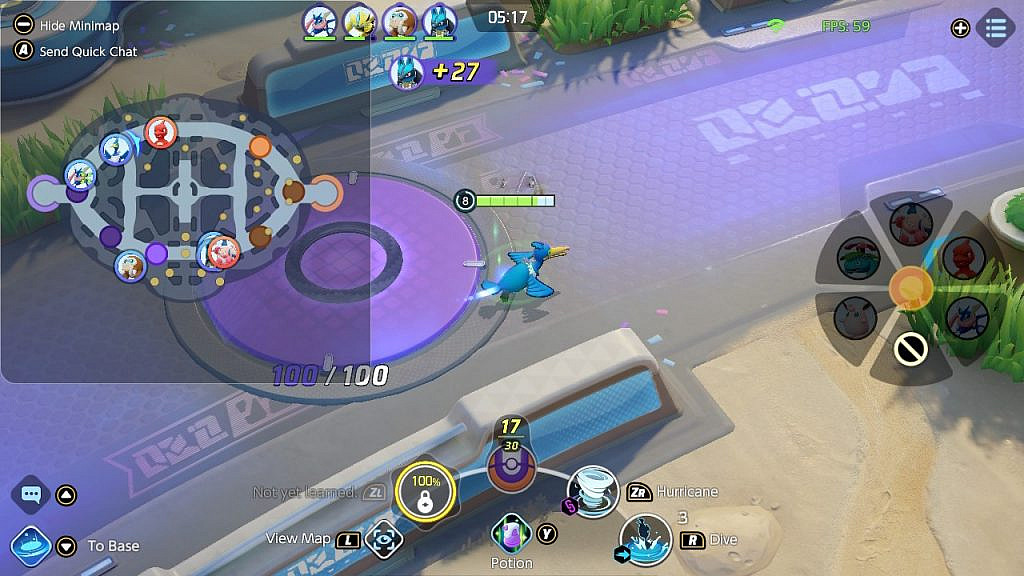Viewport: 1024px width, 576px height.
Task: Select the Greninja teammate portrait at the top
Action: 320,20
